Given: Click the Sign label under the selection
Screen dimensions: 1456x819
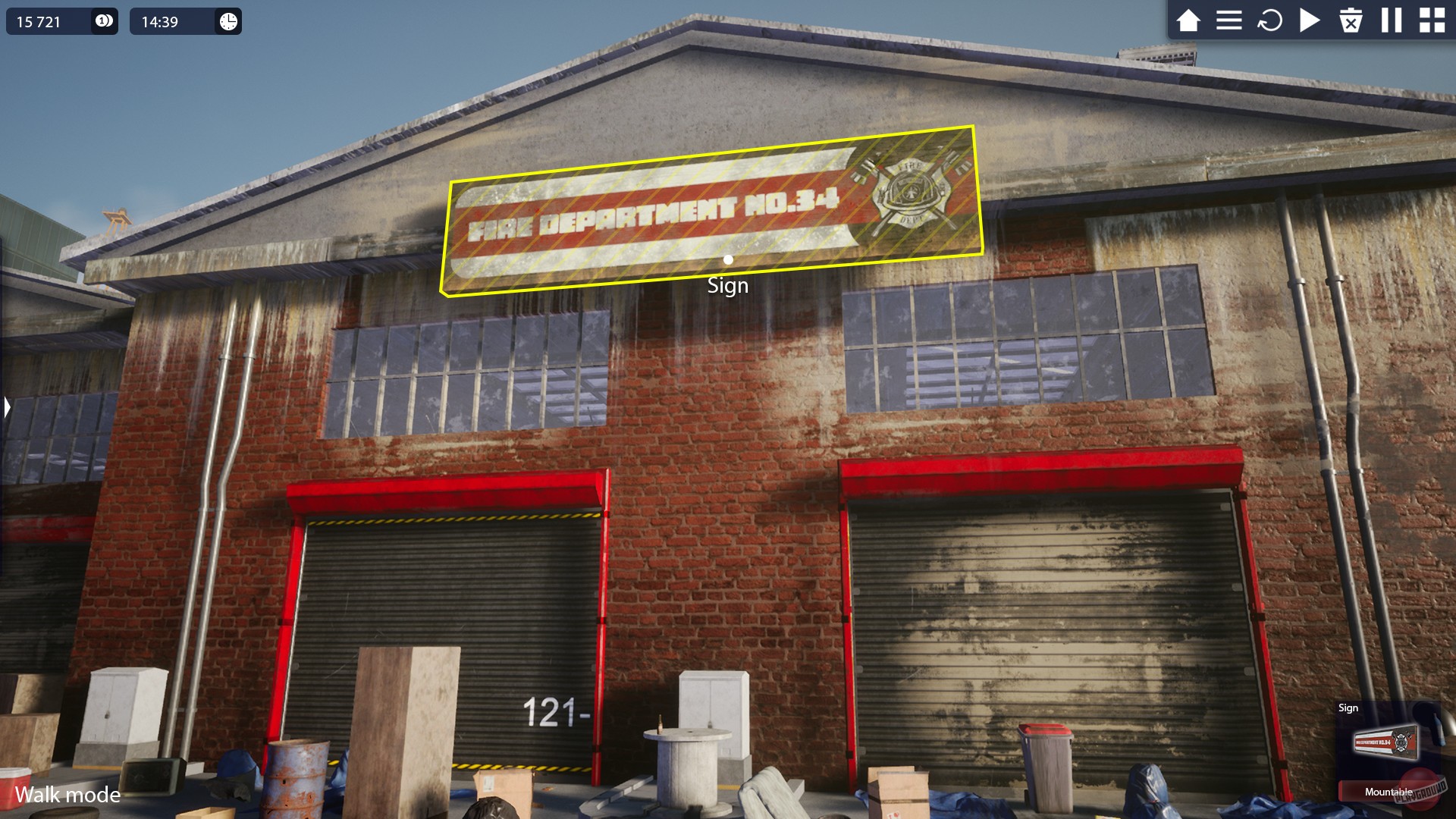Looking at the screenshot, I should [728, 285].
